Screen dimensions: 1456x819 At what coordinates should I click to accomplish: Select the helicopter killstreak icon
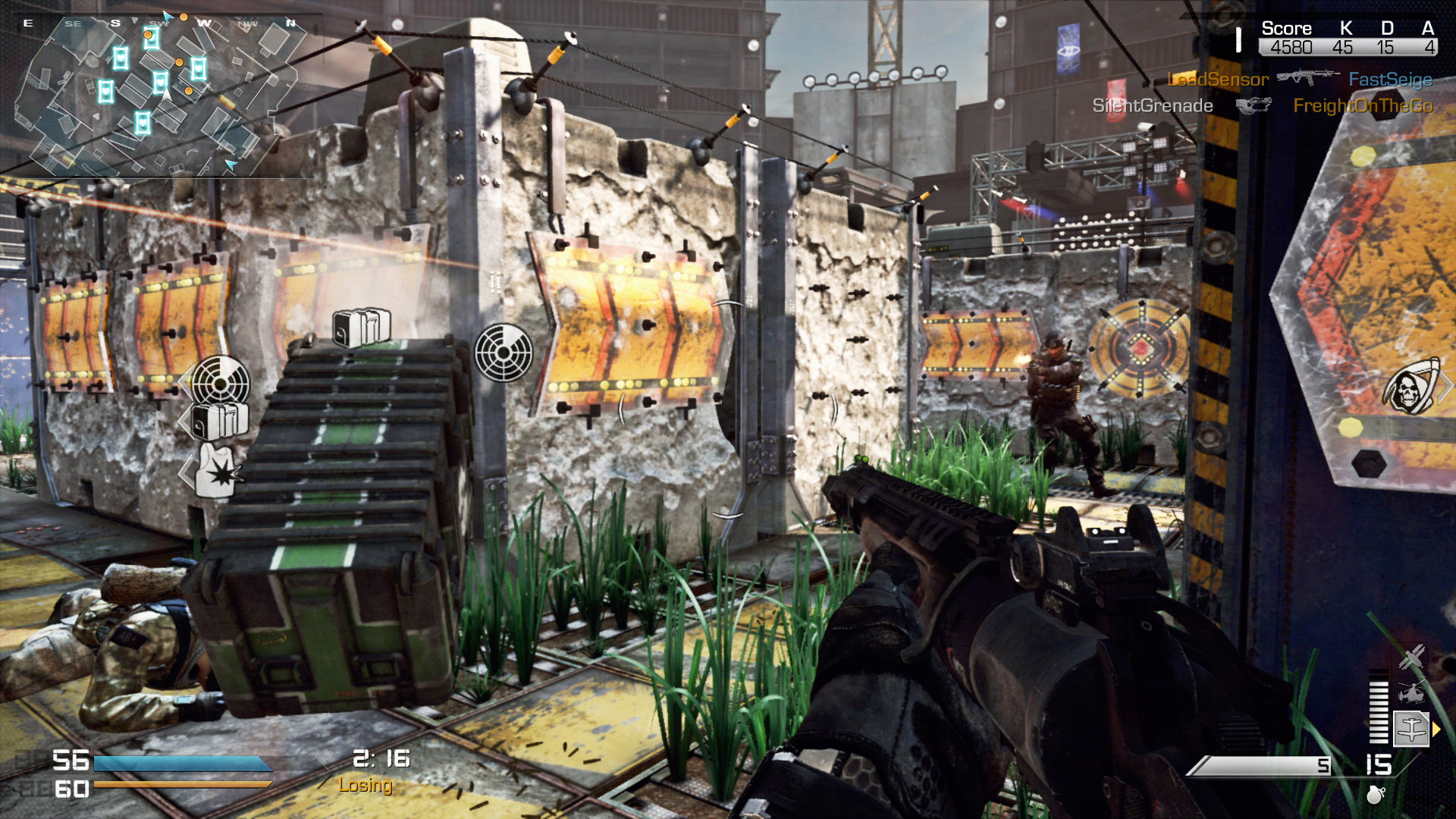pyautogui.click(x=1411, y=692)
